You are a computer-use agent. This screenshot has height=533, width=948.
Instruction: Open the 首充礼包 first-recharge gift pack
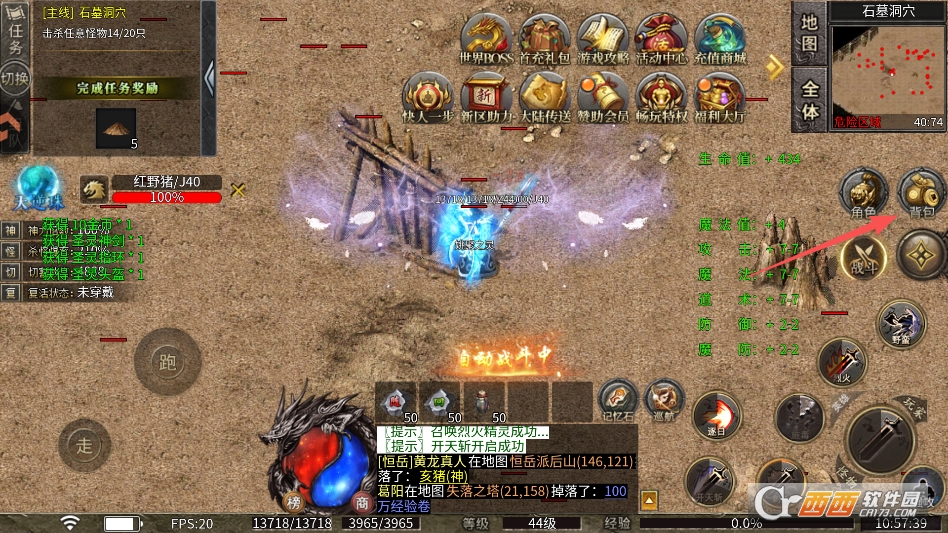(x=545, y=39)
